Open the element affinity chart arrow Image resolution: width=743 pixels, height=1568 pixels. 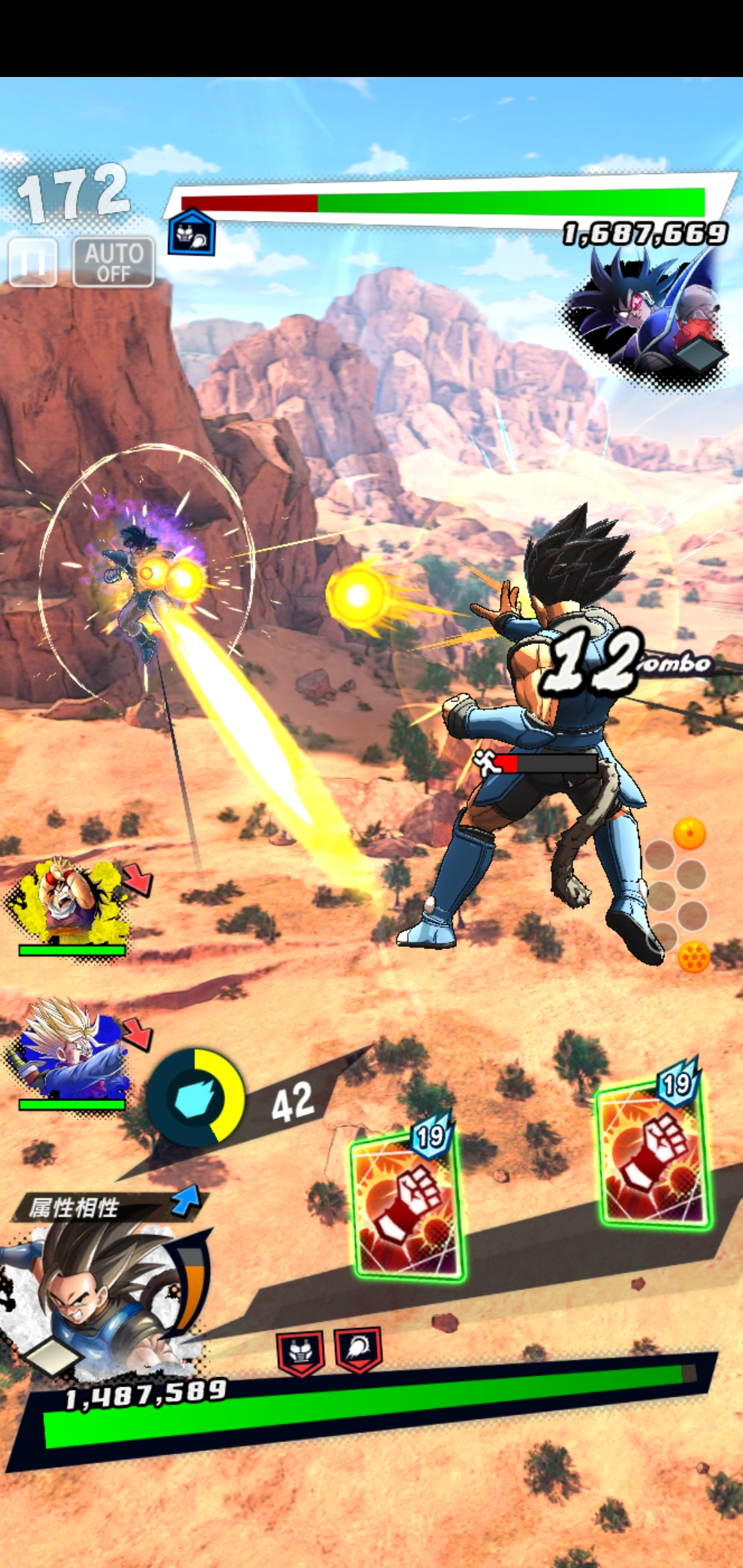pyautogui.click(x=185, y=1201)
